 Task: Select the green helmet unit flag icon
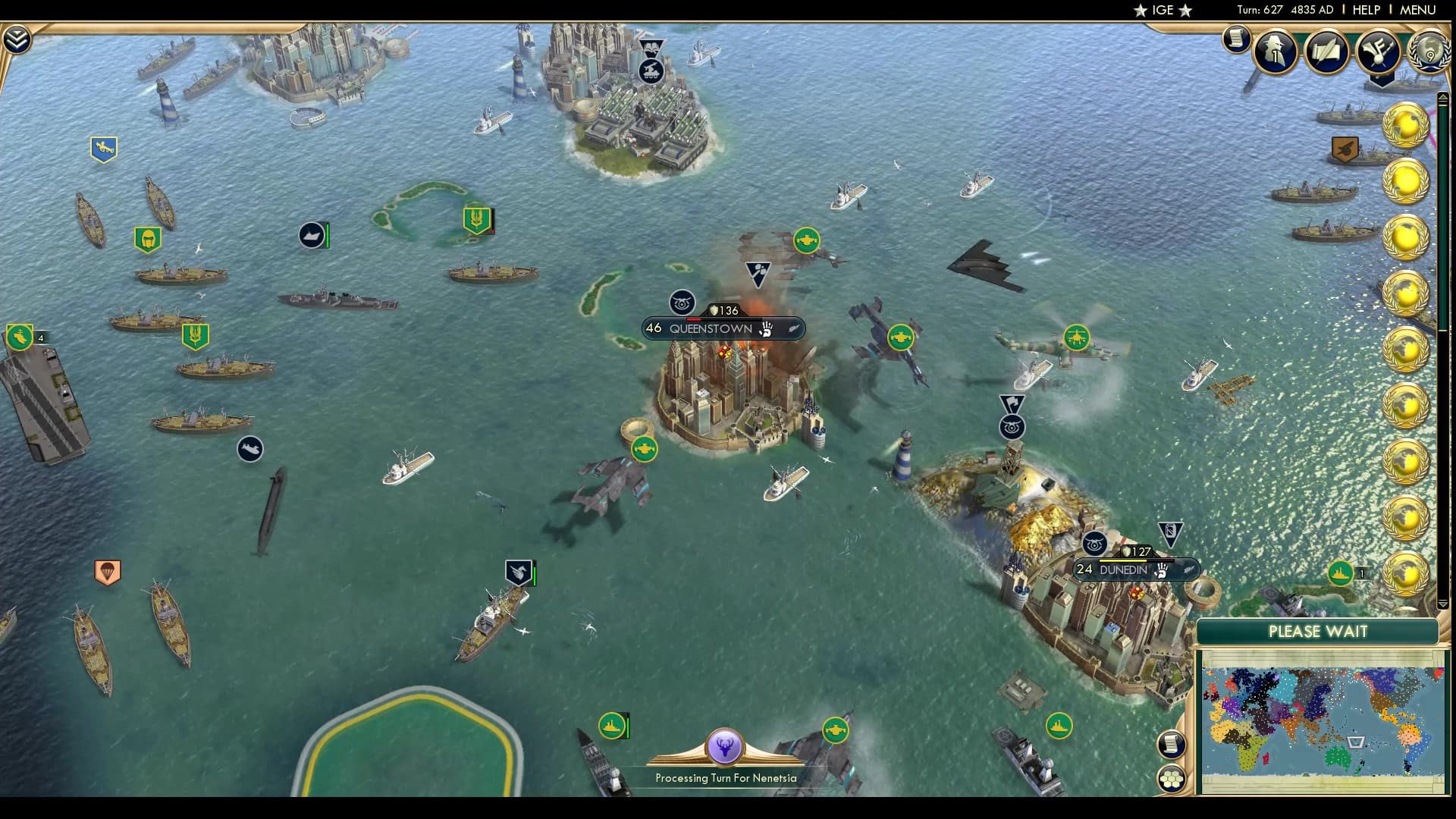[x=149, y=239]
